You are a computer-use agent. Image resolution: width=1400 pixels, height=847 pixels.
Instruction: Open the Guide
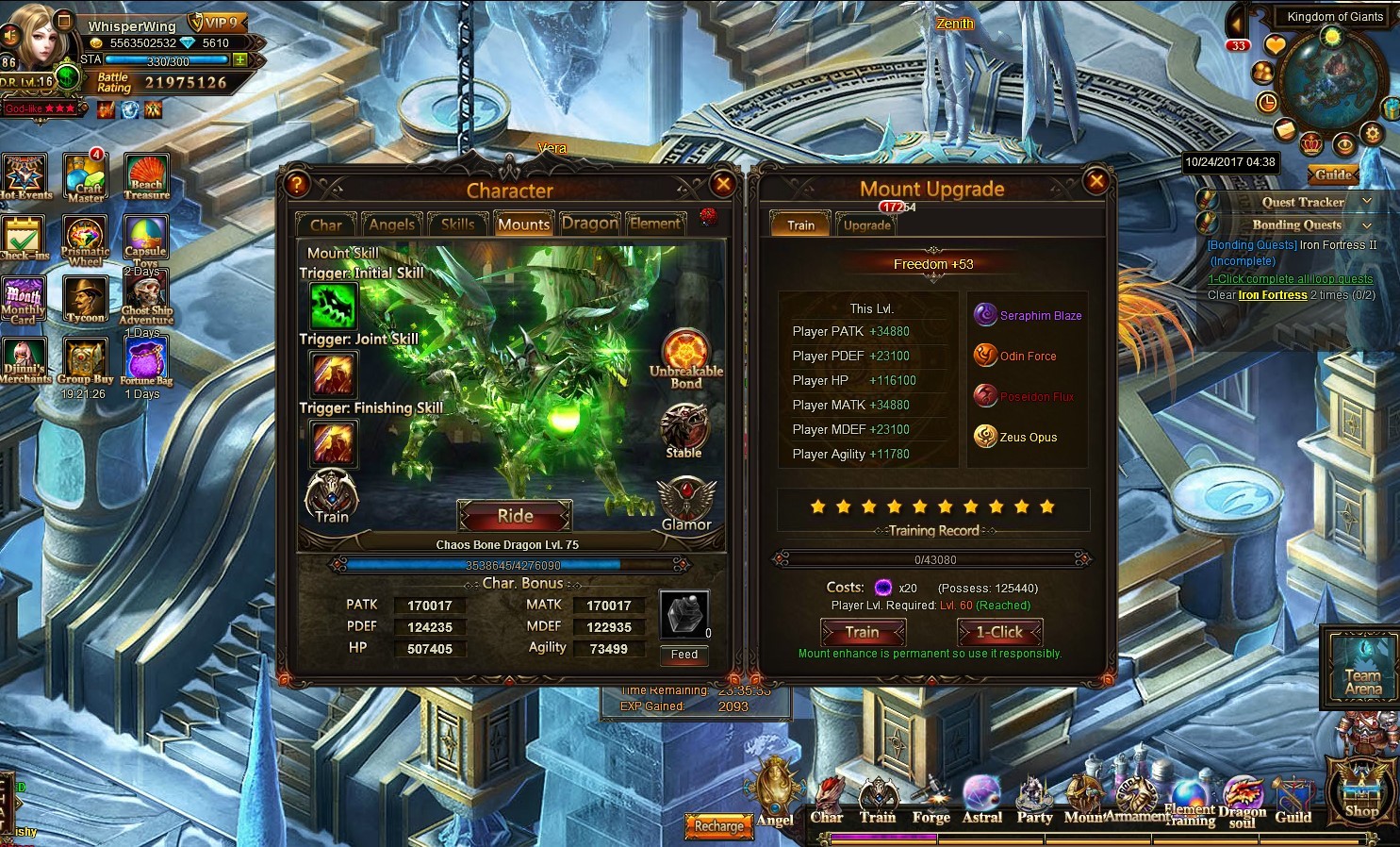tap(1333, 174)
